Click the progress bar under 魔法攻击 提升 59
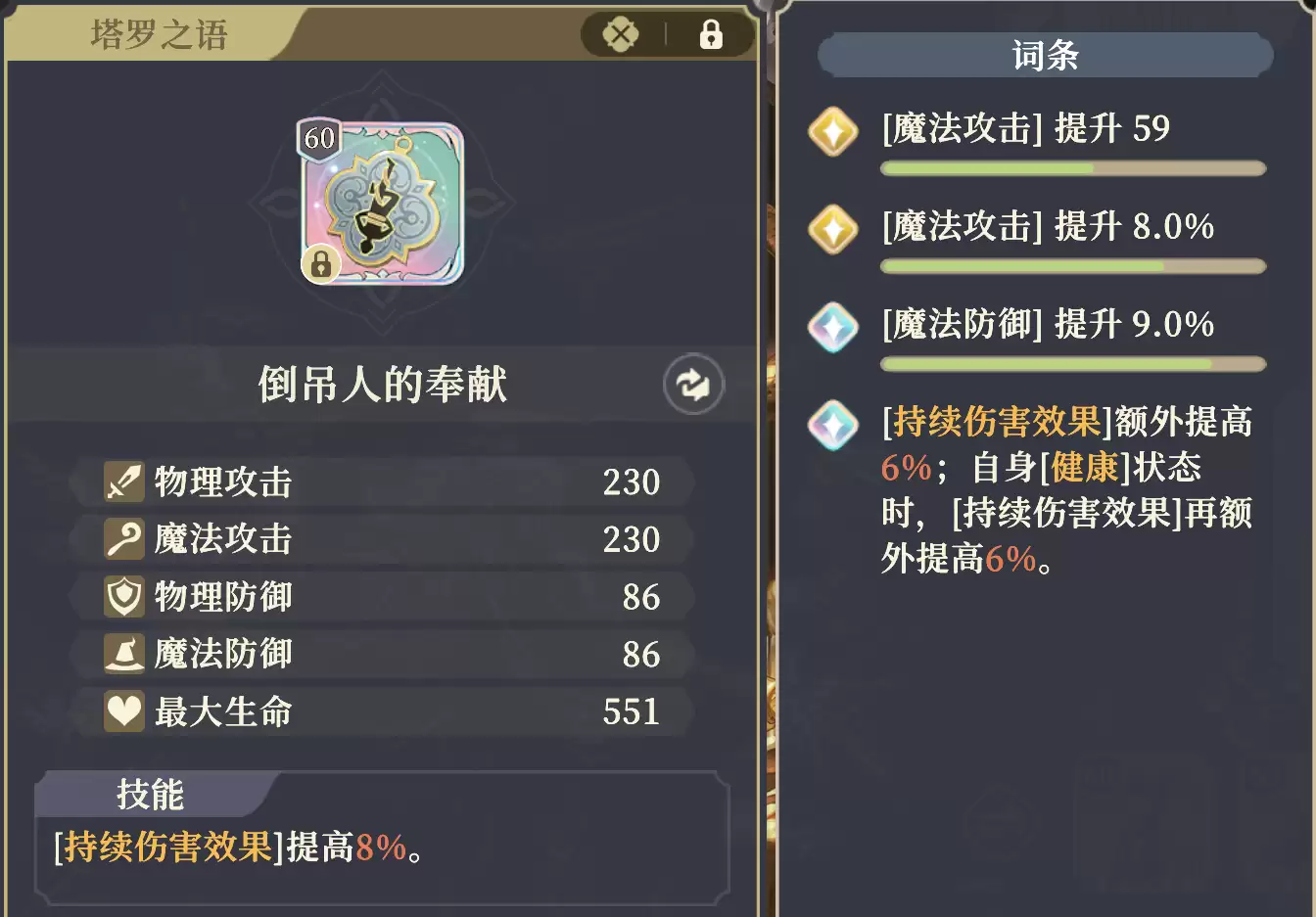The height and width of the screenshot is (917, 1316). 1073,167
